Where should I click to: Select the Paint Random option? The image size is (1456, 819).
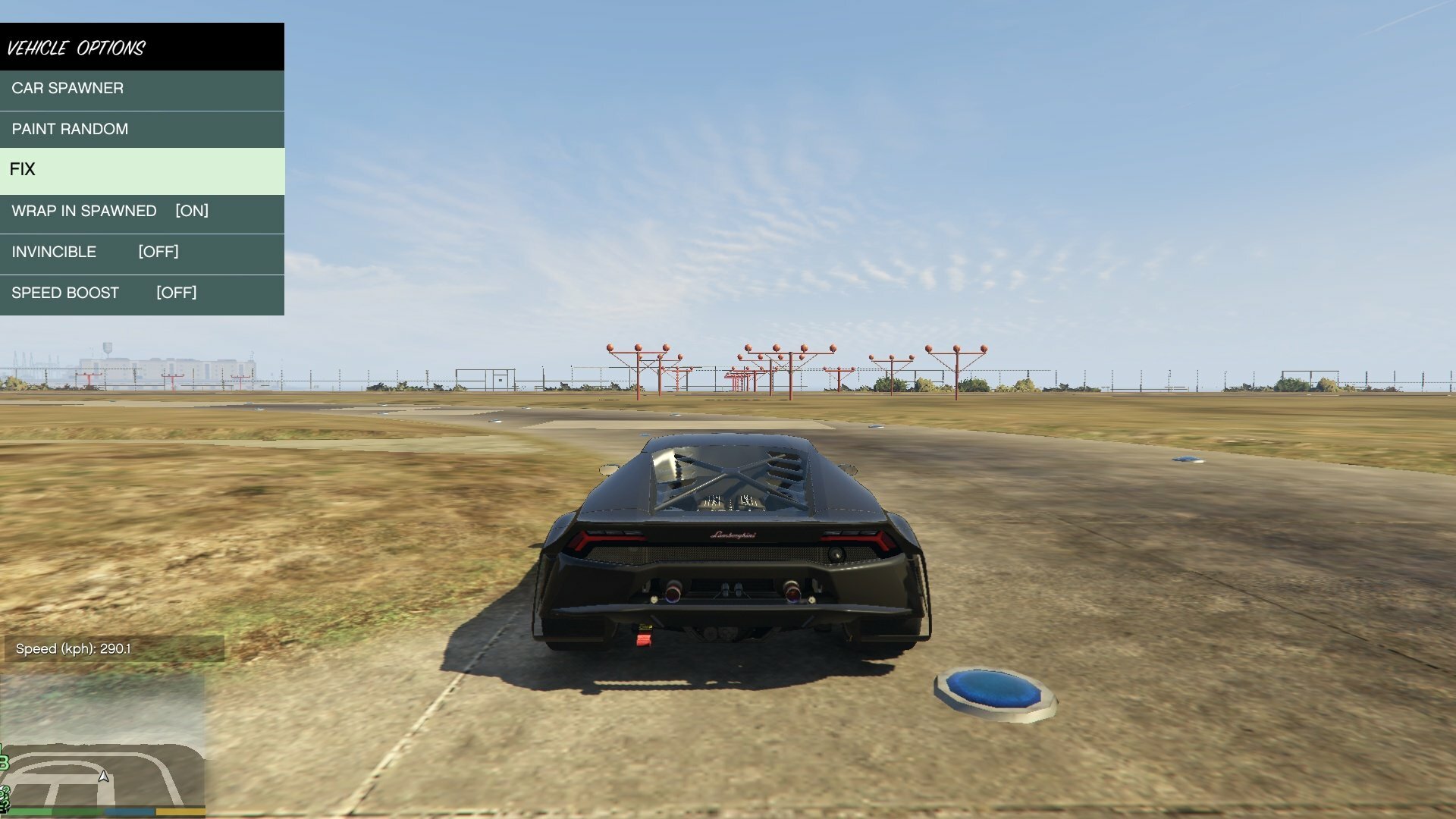[142, 130]
